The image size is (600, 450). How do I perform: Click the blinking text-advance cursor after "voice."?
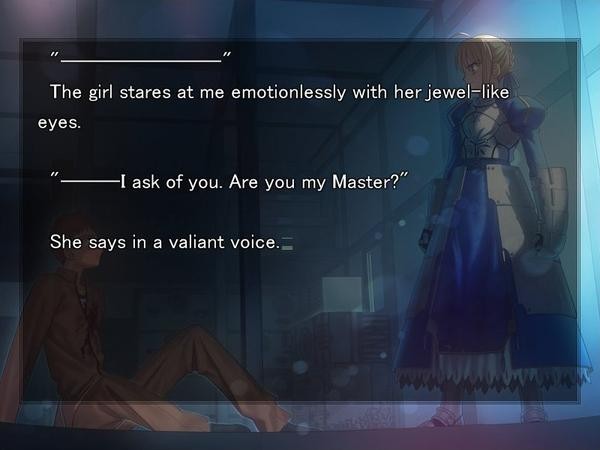click(288, 242)
